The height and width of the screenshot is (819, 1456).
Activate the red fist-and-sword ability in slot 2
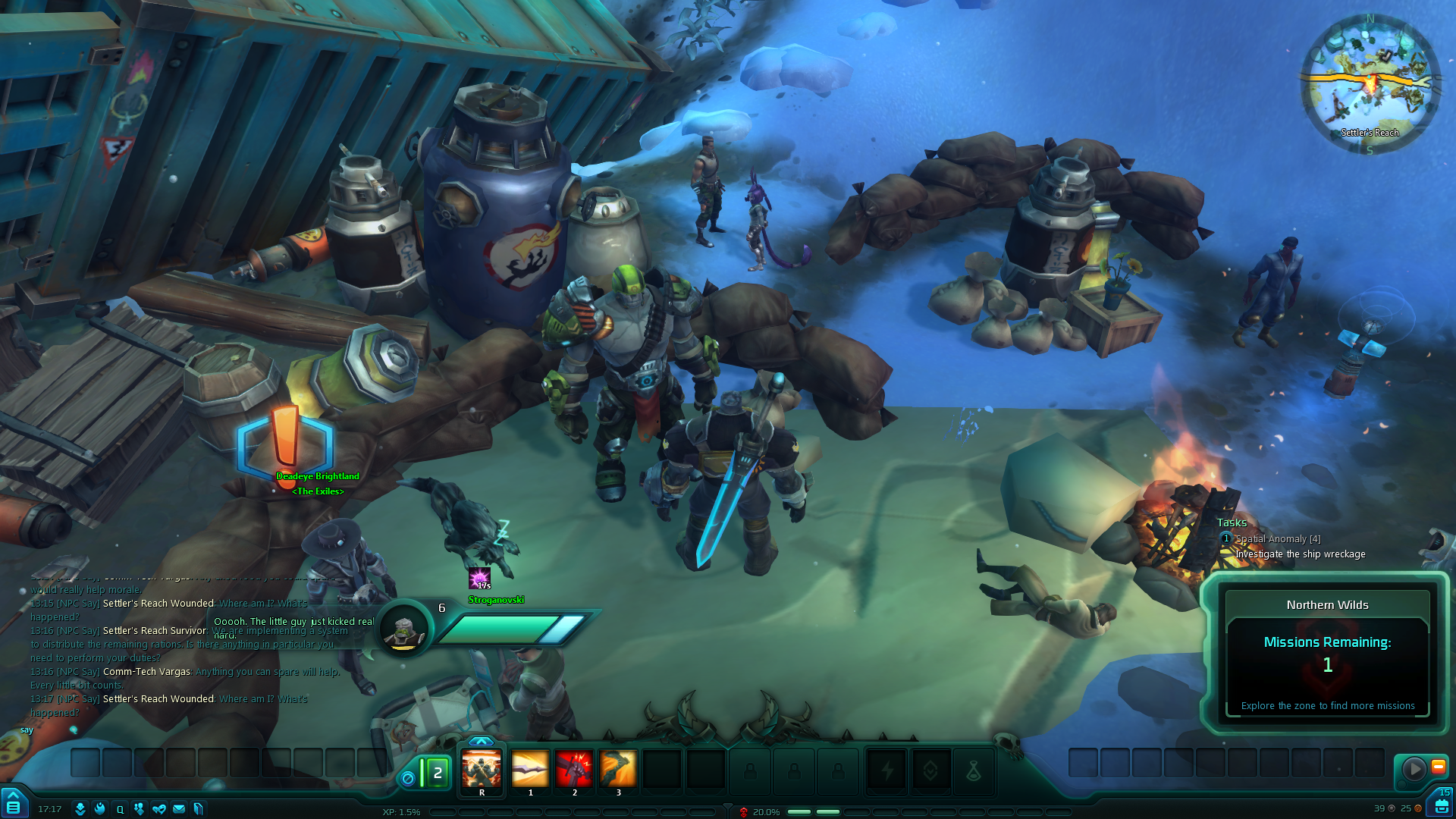tap(574, 770)
